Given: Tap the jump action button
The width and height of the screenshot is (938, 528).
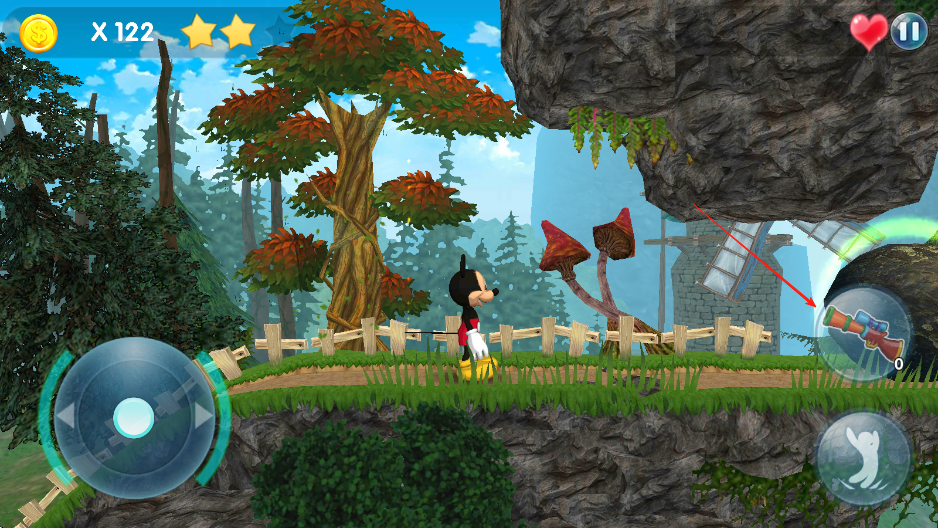Looking at the screenshot, I should point(863,458).
